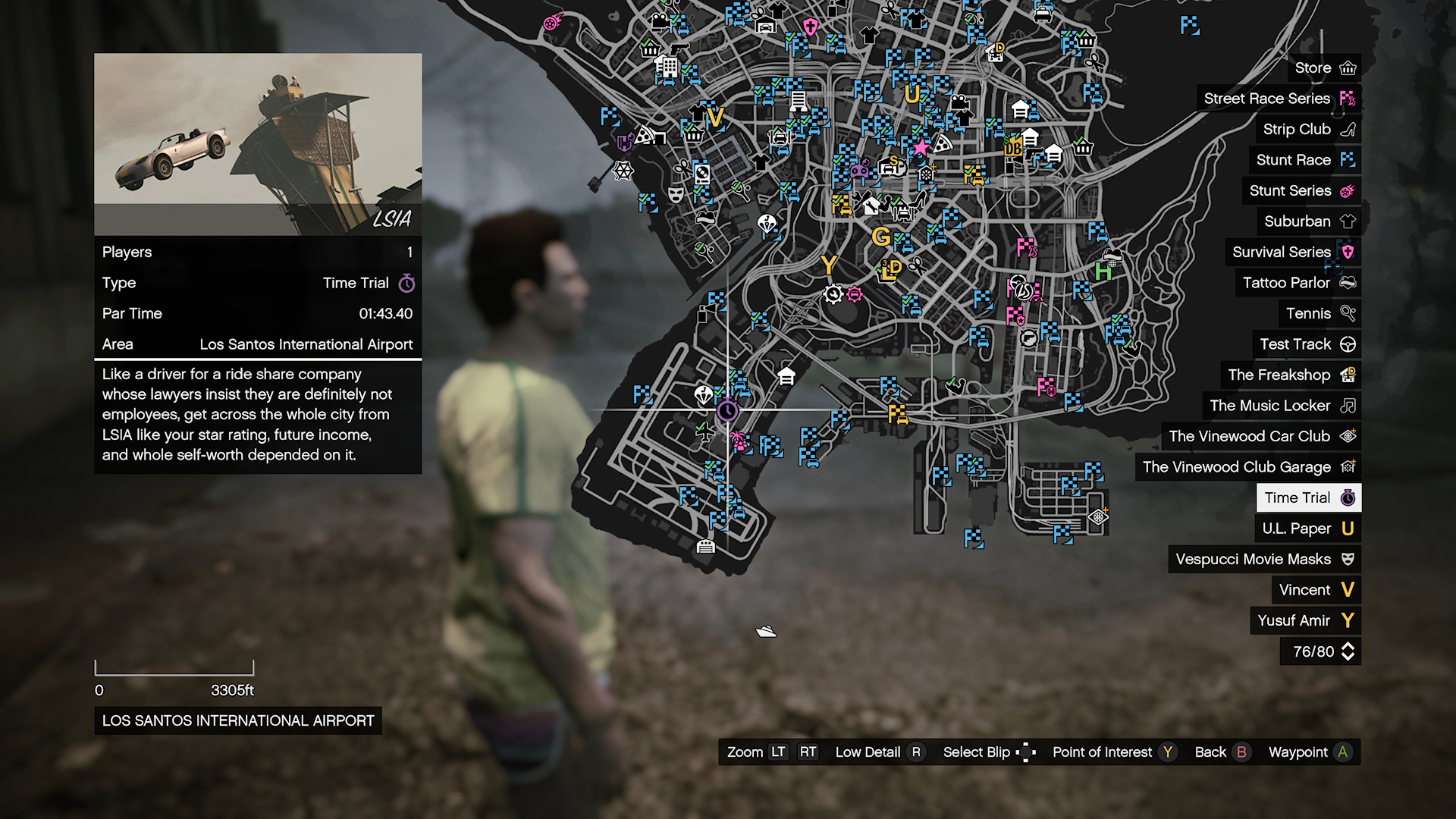Select Vespucci Movie Masks legend entry

click(x=1264, y=560)
